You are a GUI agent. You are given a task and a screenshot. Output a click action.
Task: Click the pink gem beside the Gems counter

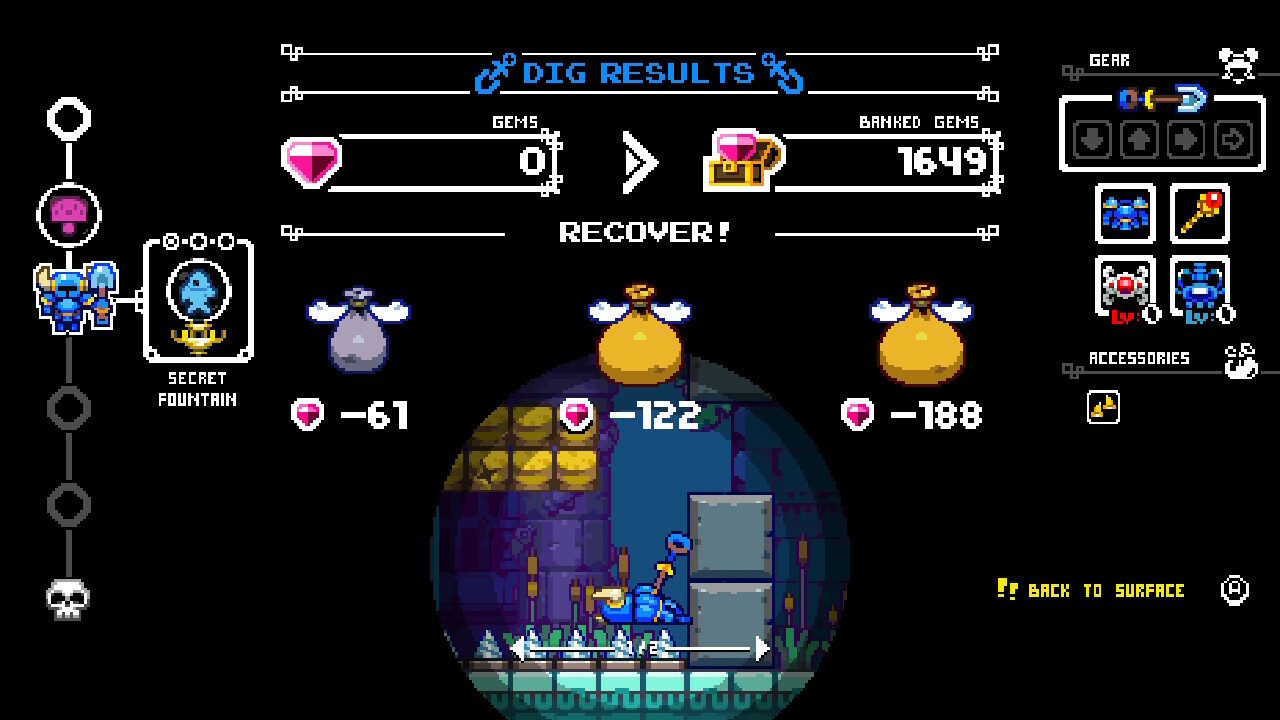click(x=313, y=162)
